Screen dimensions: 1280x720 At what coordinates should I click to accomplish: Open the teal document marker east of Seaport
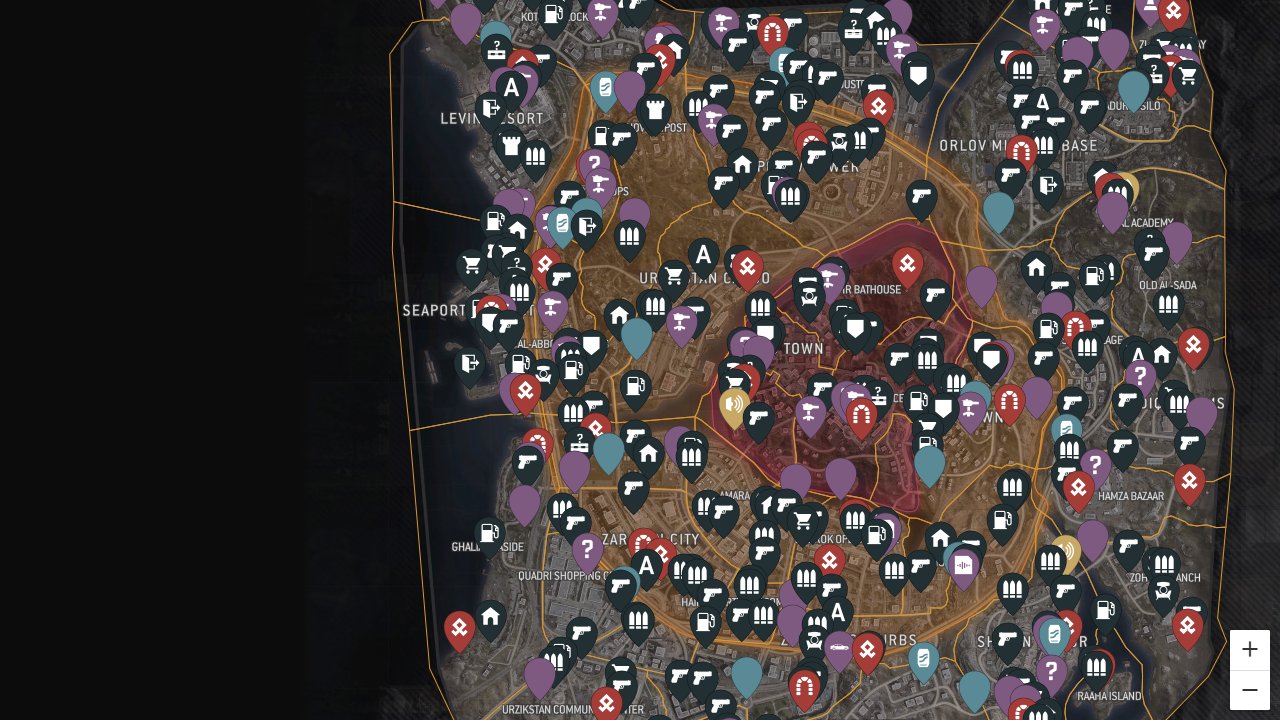pyautogui.click(x=563, y=225)
